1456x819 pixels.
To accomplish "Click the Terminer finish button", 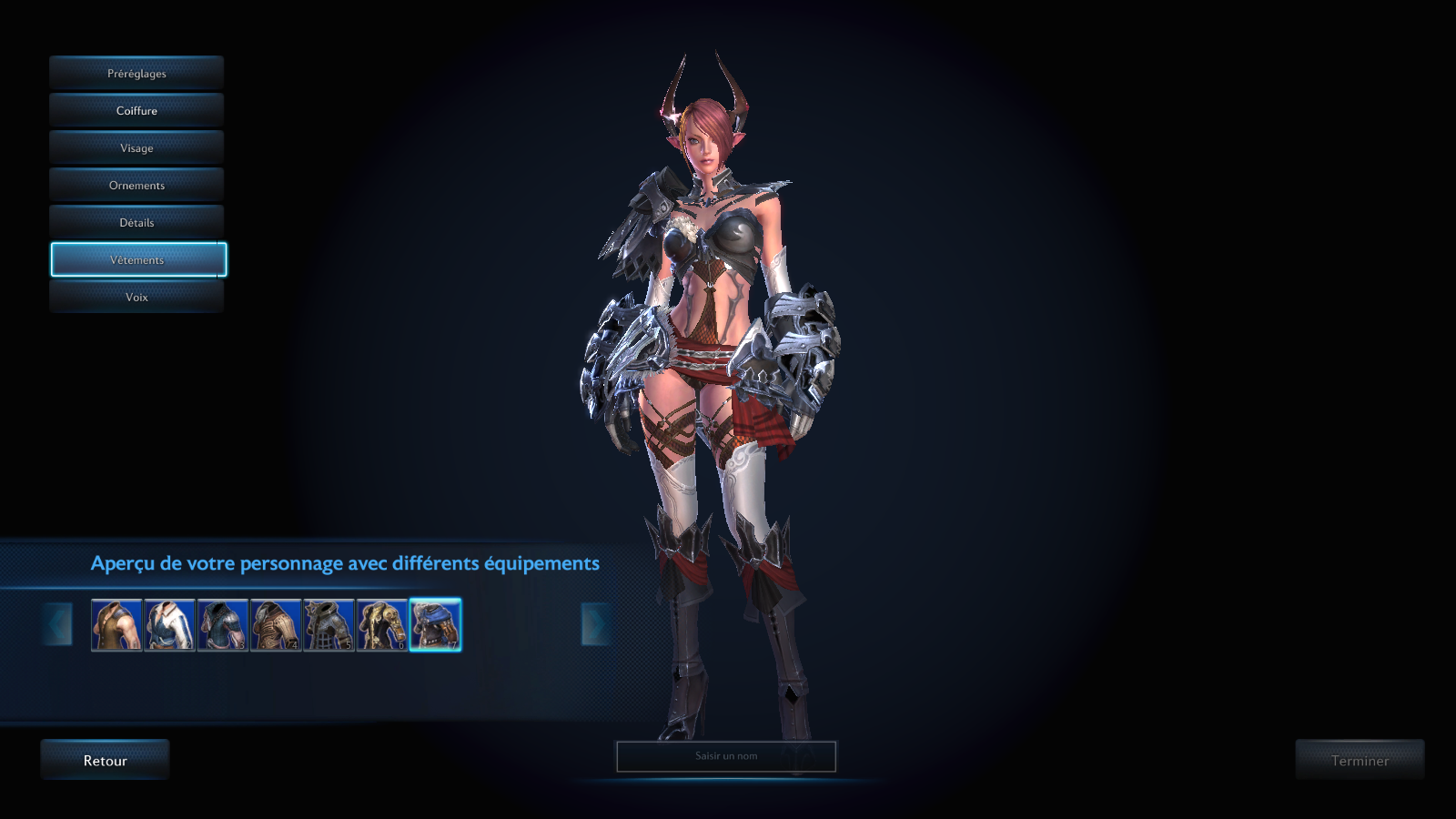I will coord(1360,761).
